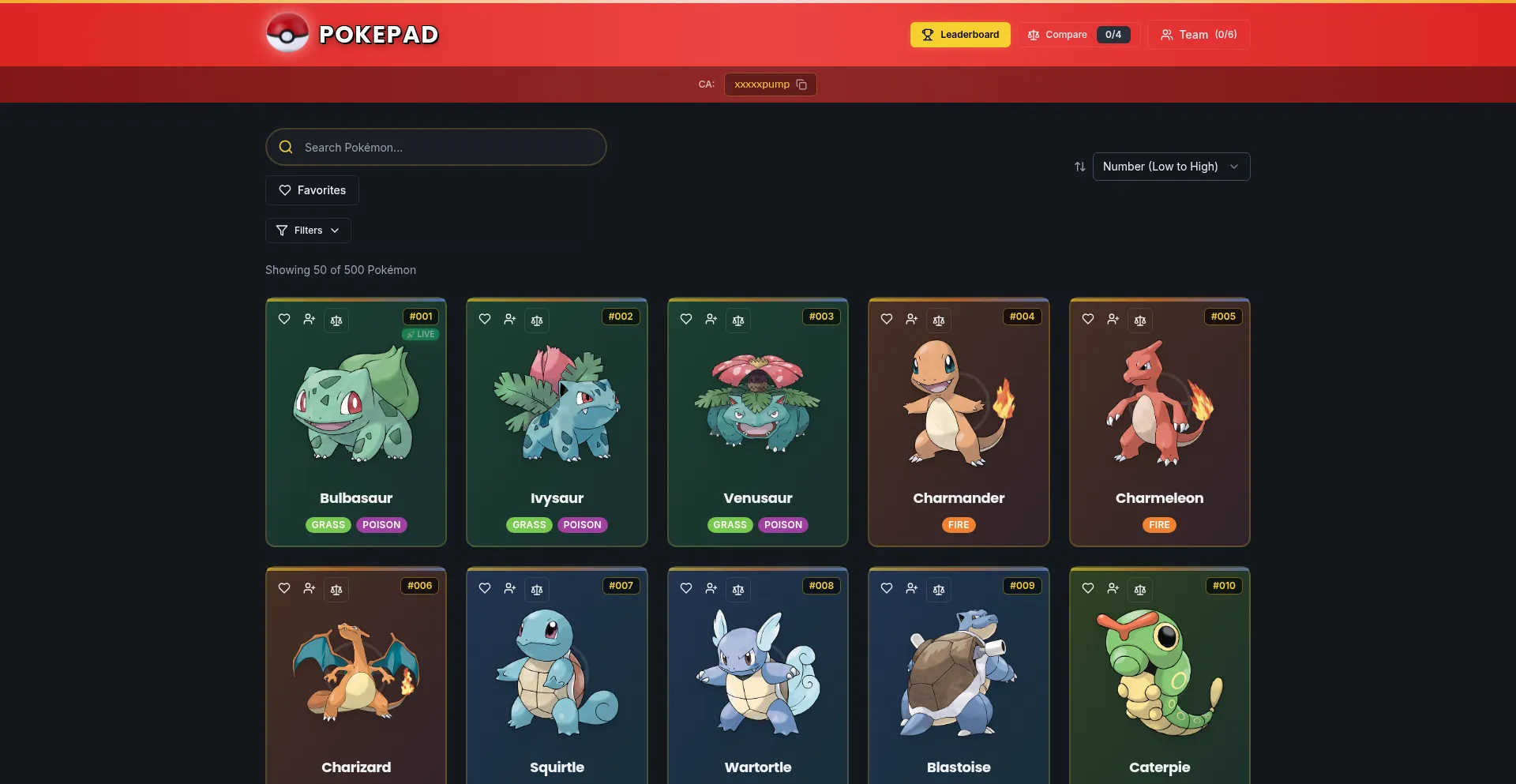1516x784 pixels.
Task: Open the Leaderboard page
Action: (x=959, y=35)
